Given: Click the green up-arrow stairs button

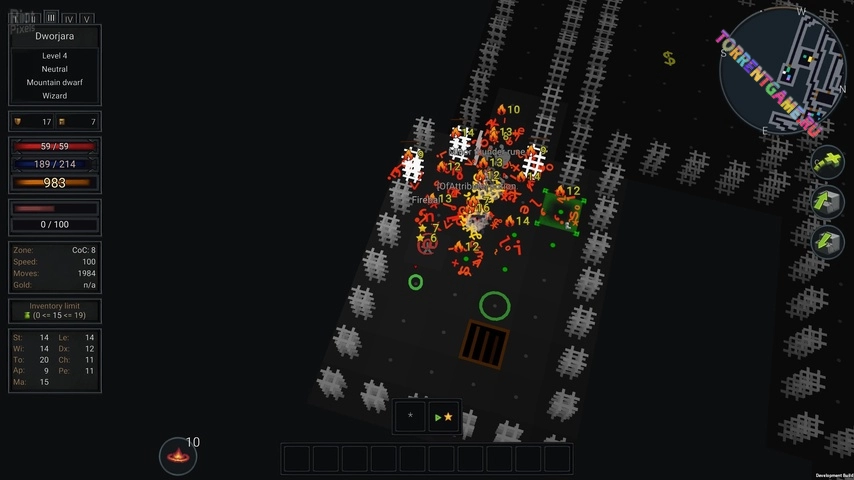Looking at the screenshot, I should coord(826,201).
